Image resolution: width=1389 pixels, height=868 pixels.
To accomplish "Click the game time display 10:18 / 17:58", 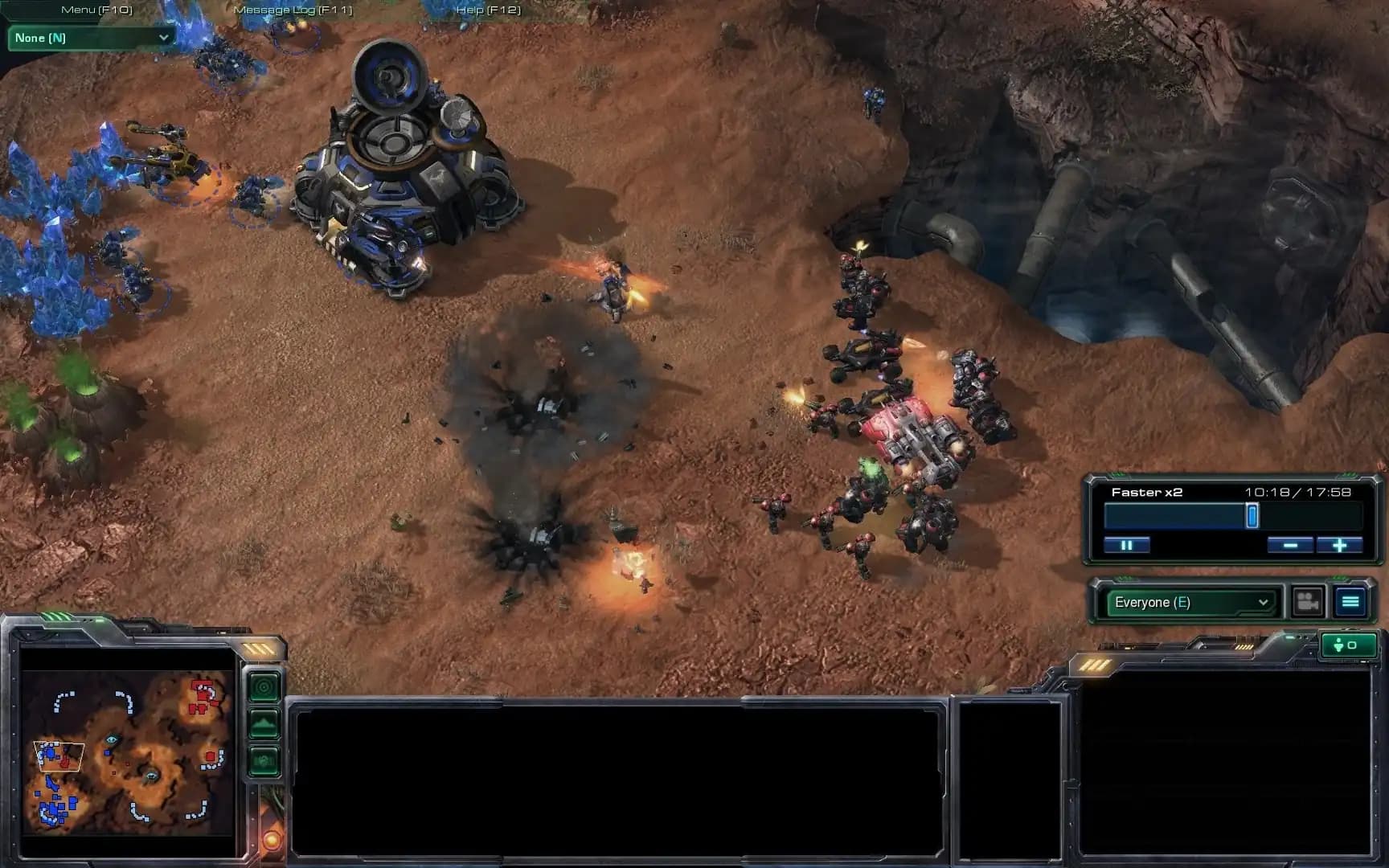I will click(x=1296, y=491).
